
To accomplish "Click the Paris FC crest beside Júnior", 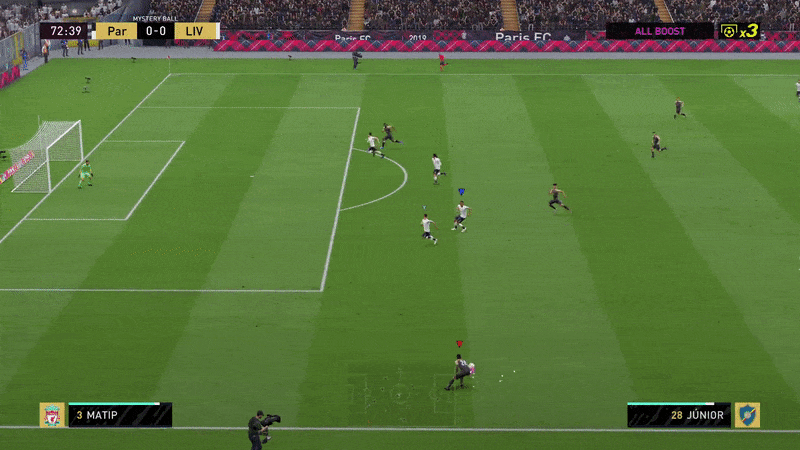I will click(x=747, y=415).
